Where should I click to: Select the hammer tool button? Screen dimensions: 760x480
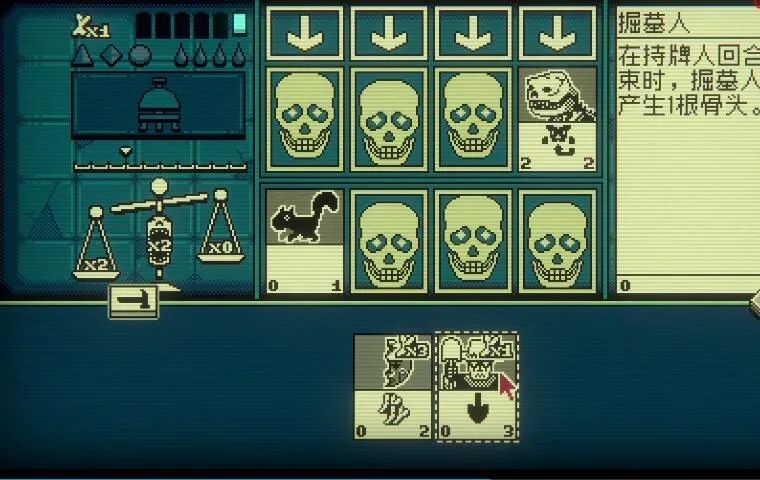pos(134,301)
